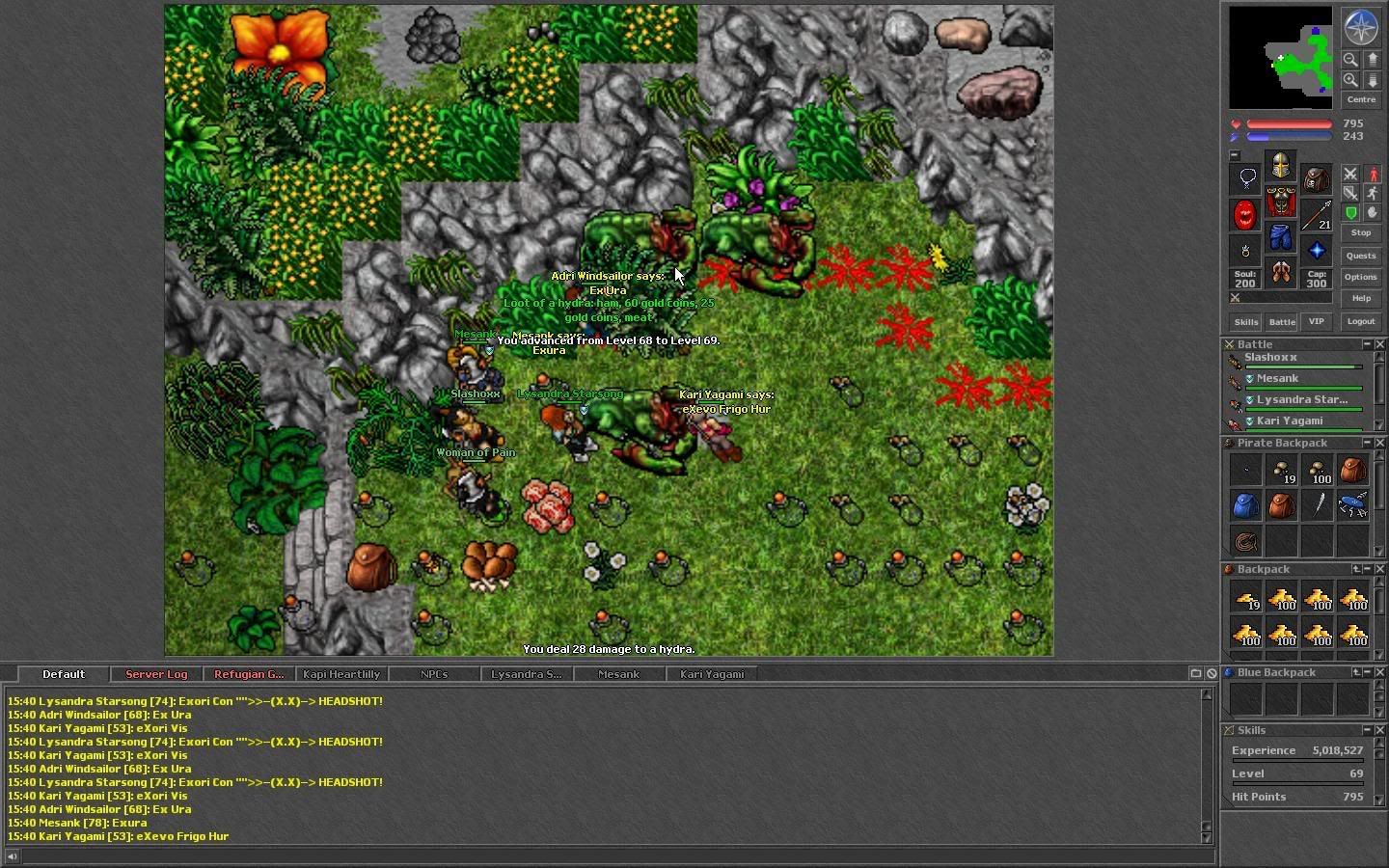
Task: Minimize the Battle panel
Action: pyautogui.click(x=1367, y=344)
